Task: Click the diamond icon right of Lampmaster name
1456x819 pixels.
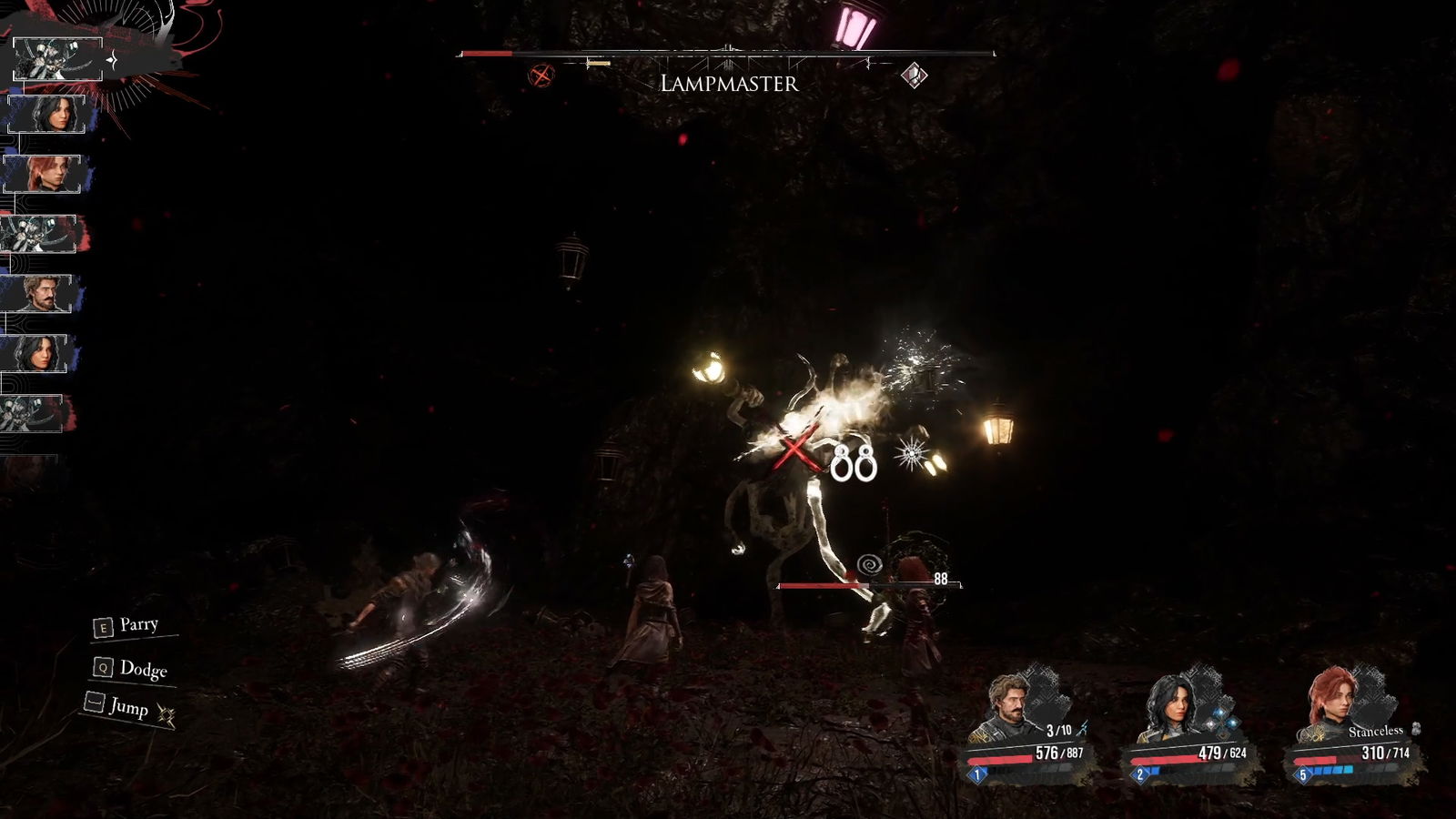Action: (x=914, y=76)
